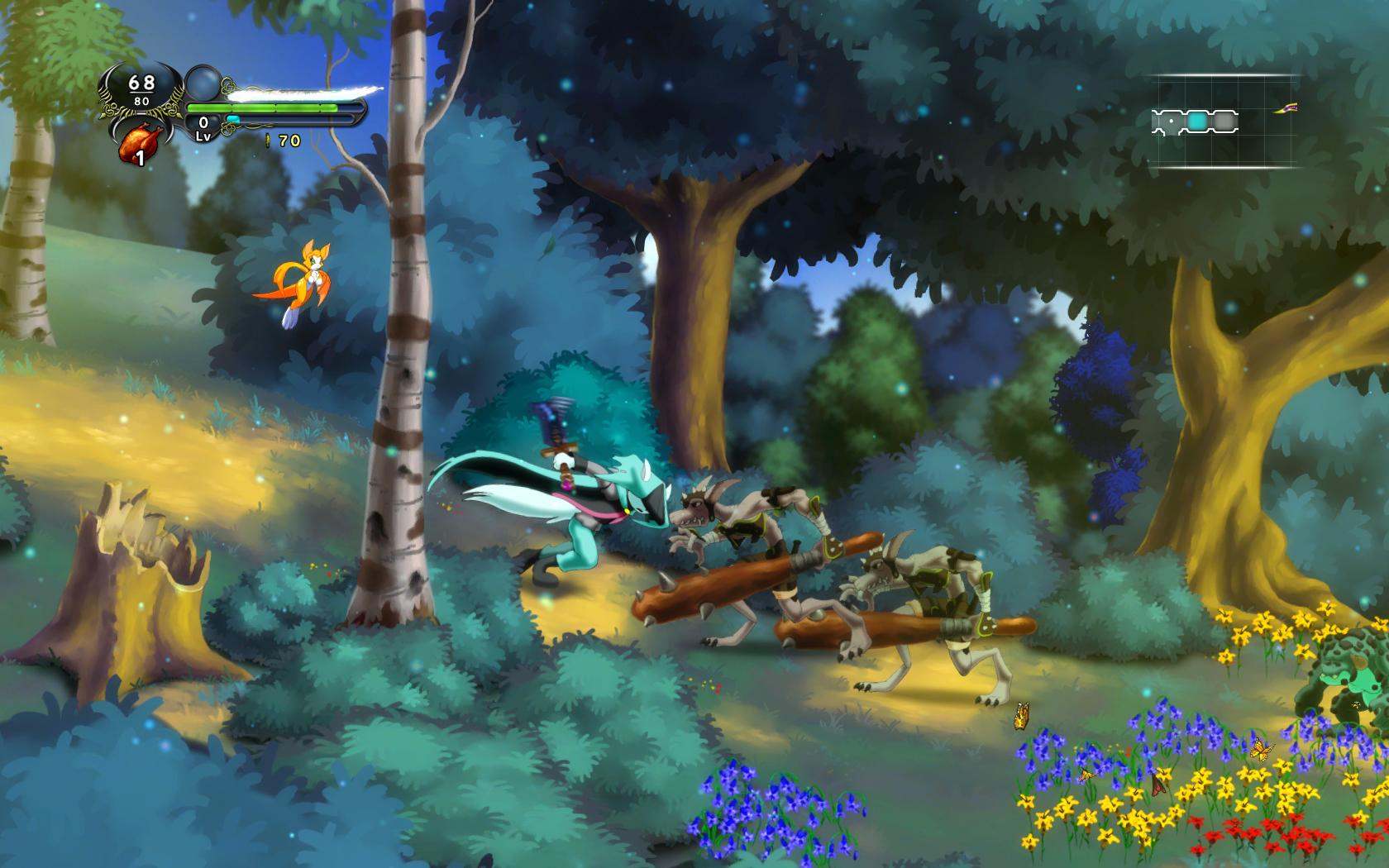The image size is (1389, 868).
Task: Click the gold coin currency icon beside 70
Action: click(268, 142)
